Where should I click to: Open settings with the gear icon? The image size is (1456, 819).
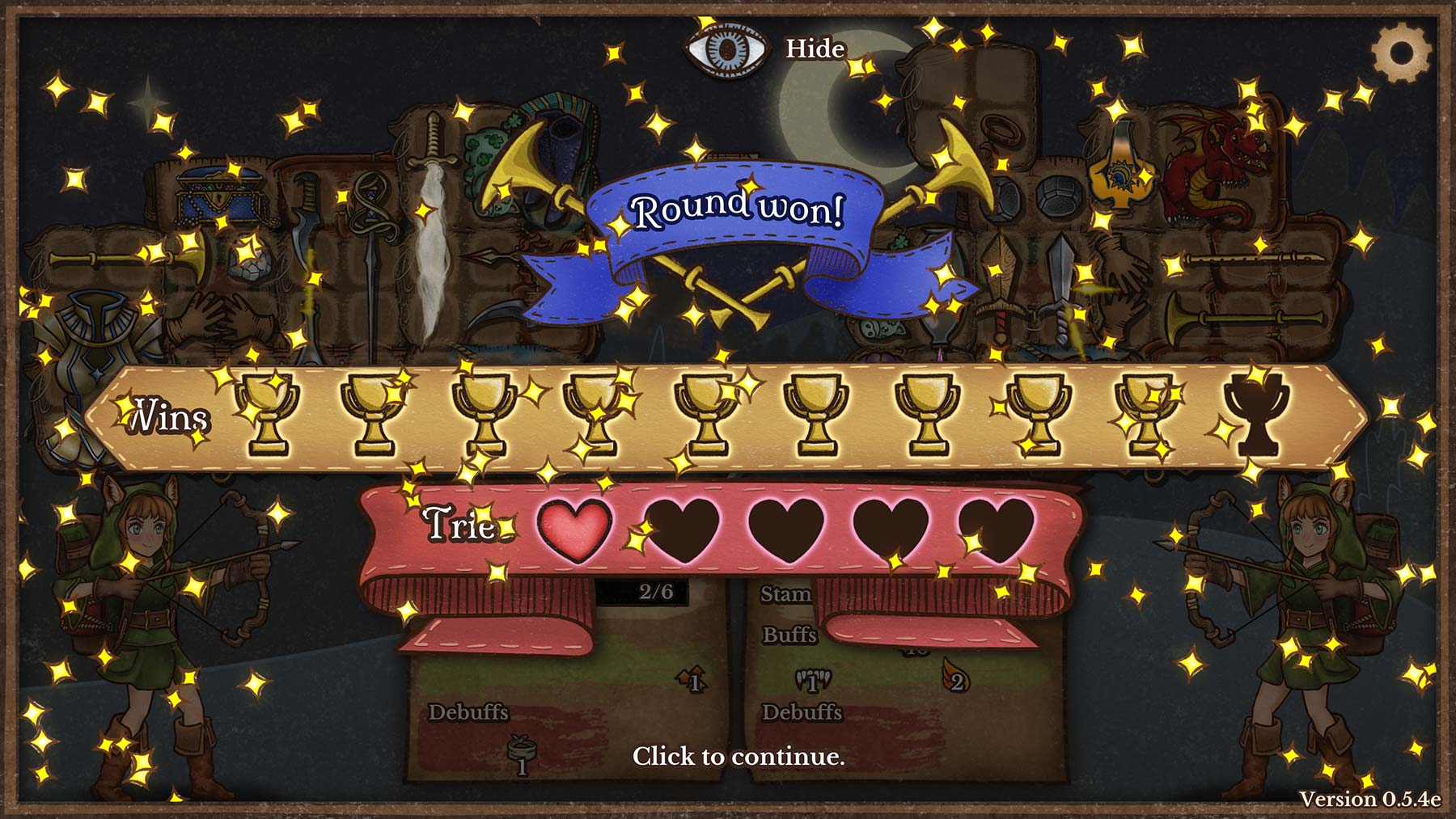click(x=1401, y=52)
